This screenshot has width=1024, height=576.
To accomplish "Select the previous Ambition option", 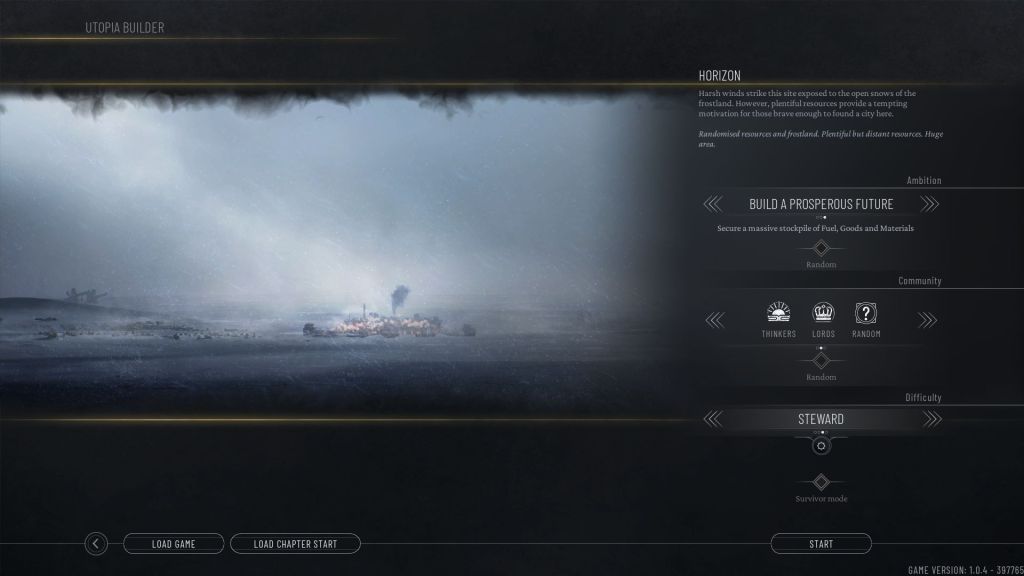I will 712,204.
